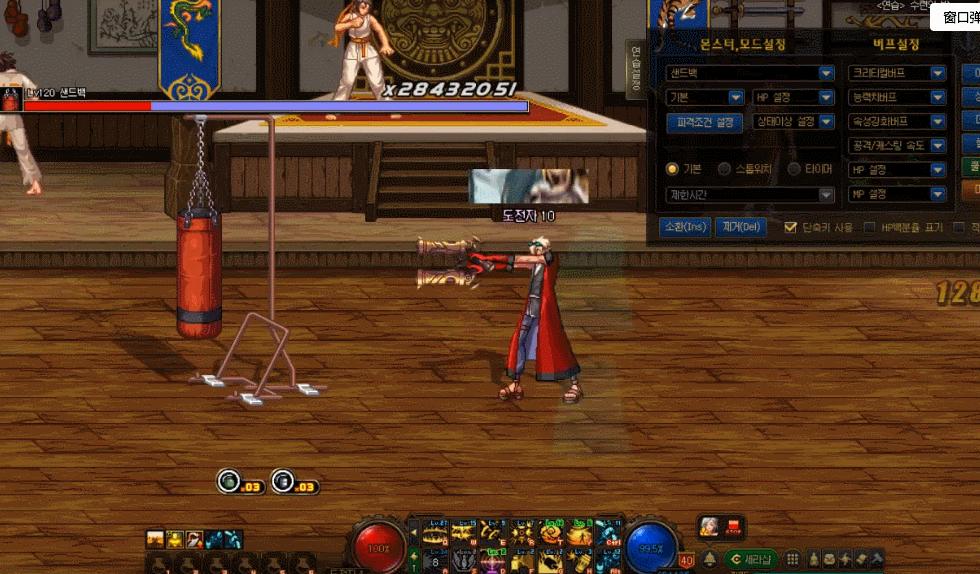Click the green grenade item icon
The image size is (980, 574).
coord(229,482)
